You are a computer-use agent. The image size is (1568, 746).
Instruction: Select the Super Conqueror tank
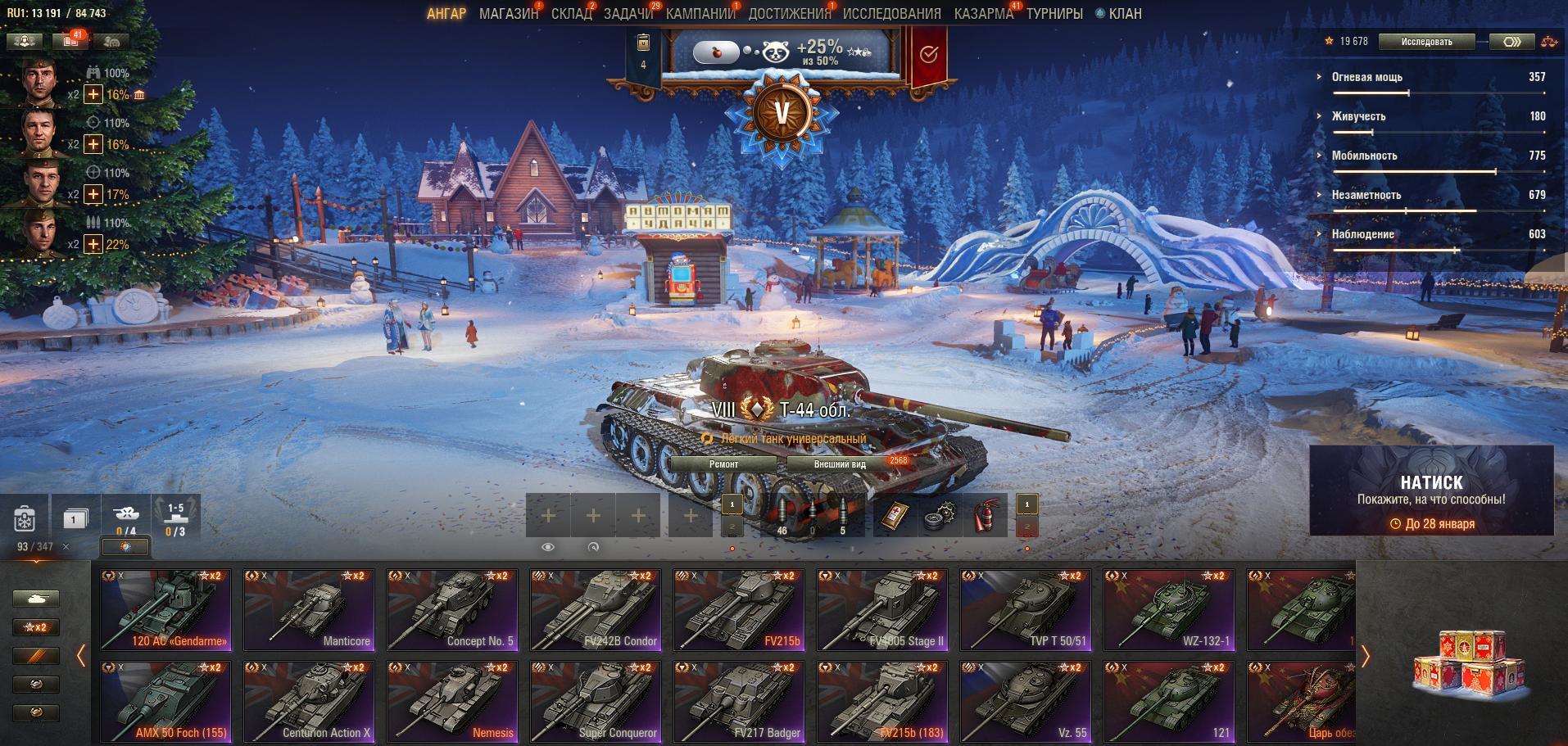[x=596, y=703]
